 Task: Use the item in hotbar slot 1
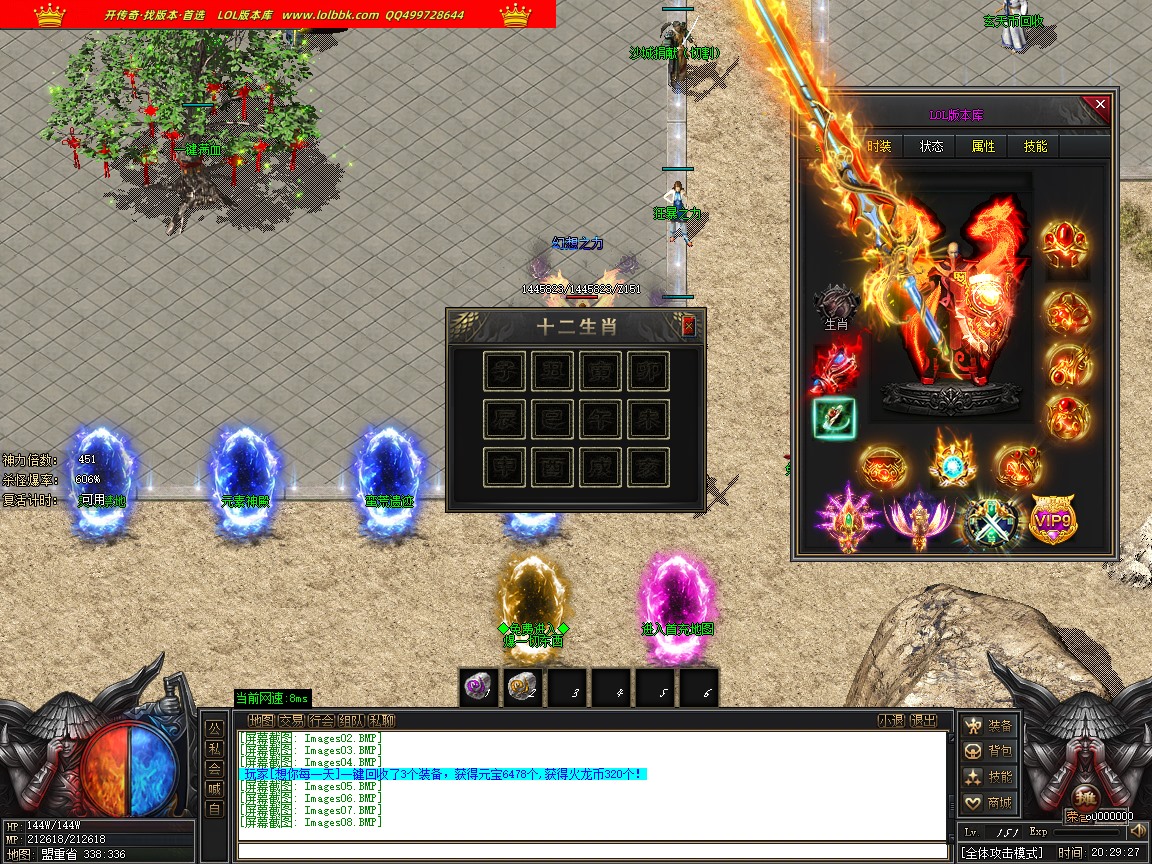[478, 688]
